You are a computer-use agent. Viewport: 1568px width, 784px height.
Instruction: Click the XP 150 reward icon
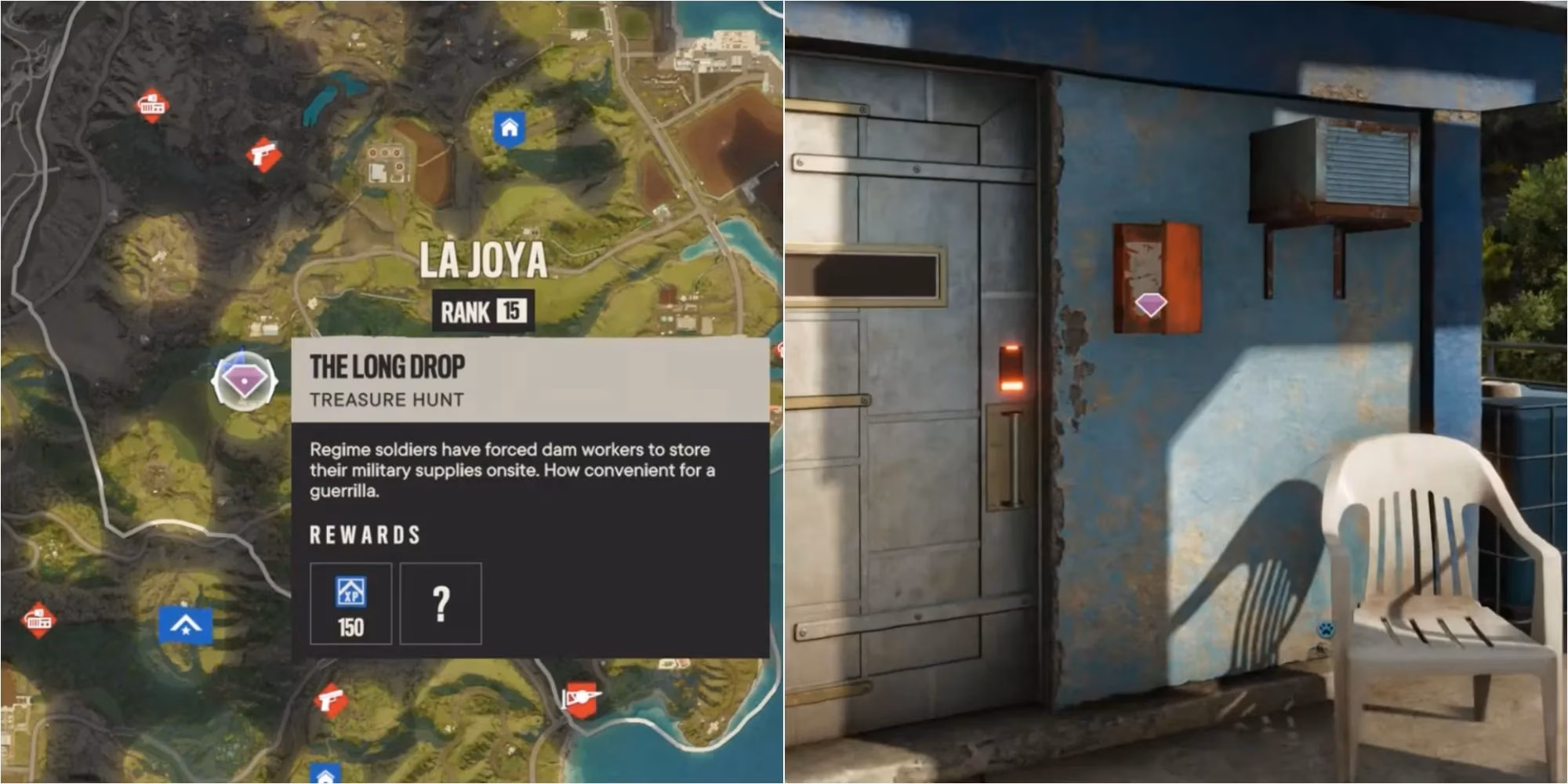tap(353, 602)
